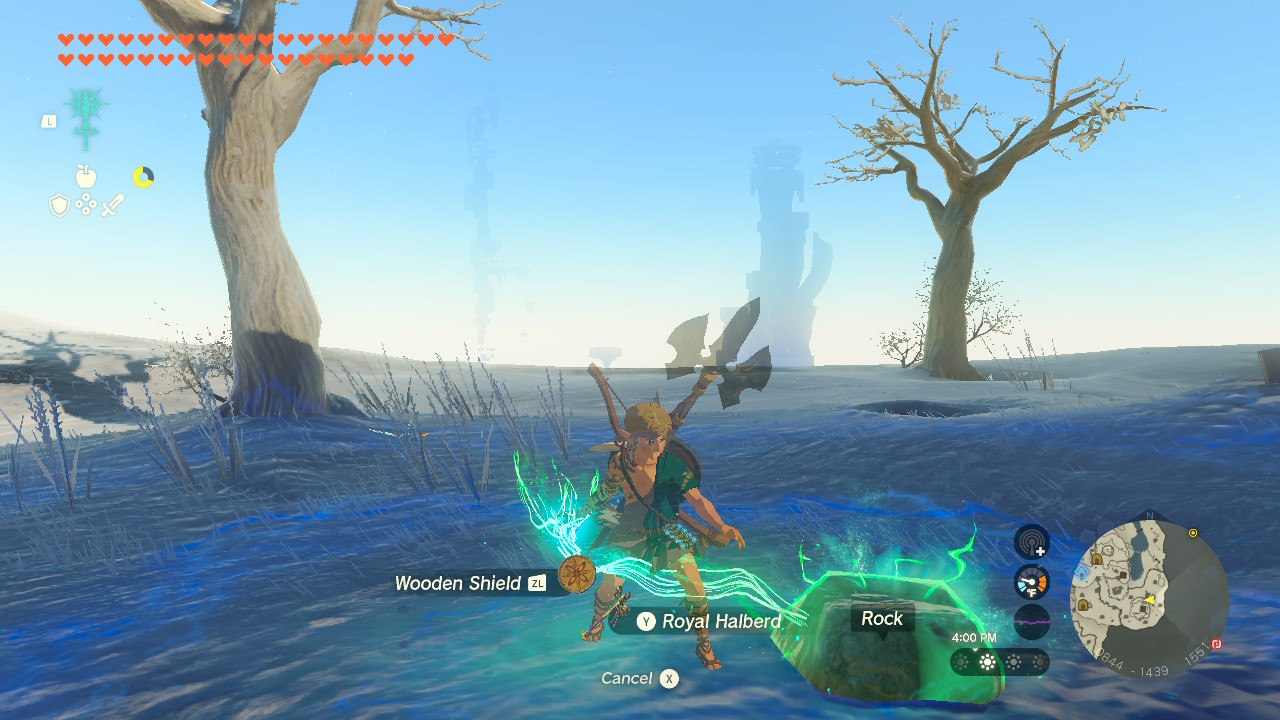Click the player arrow on the minimap
Screen dimensions: 1280x720
[x=1151, y=601]
